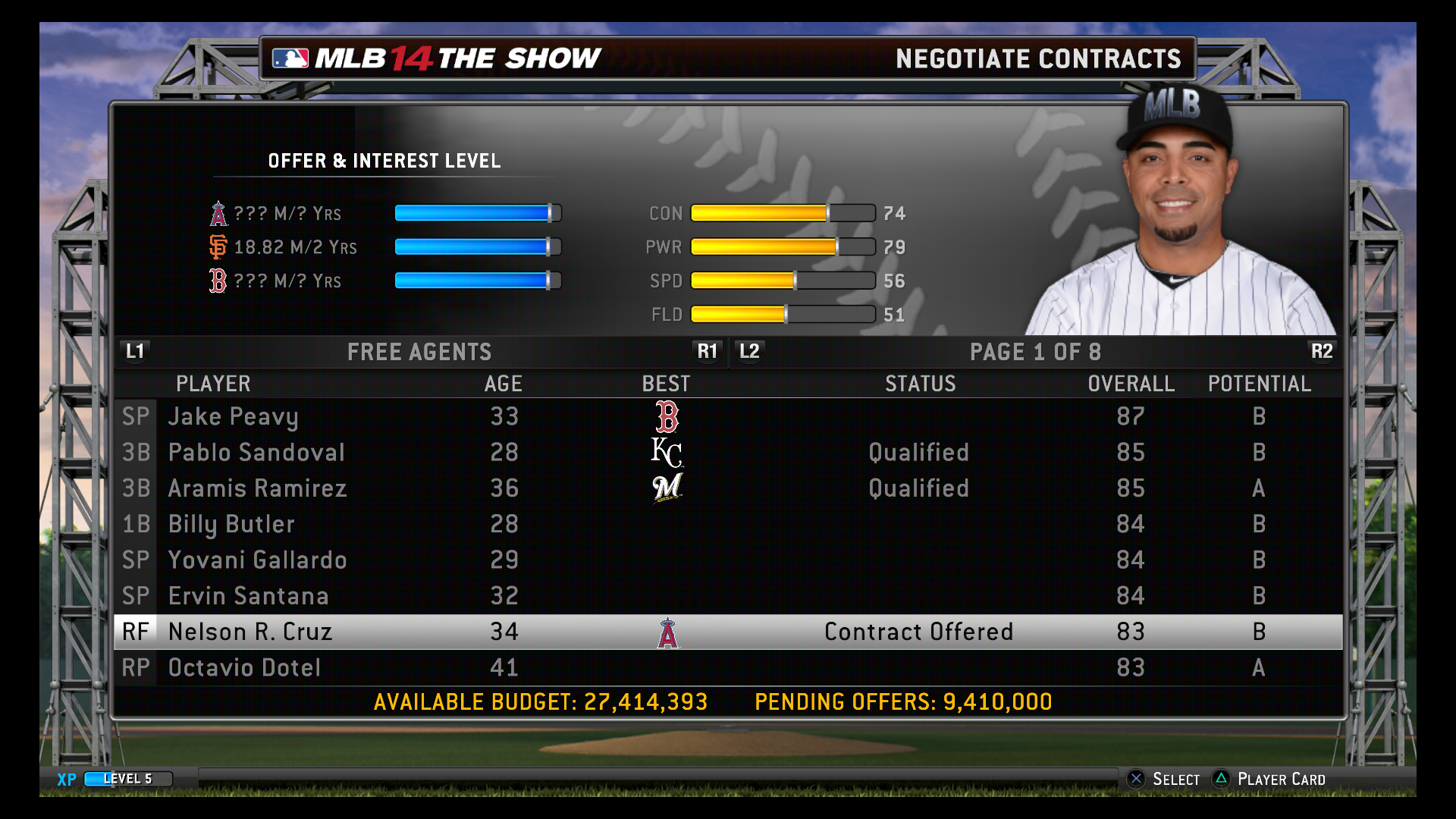Select Jake Peavy in the free agents list
This screenshot has height=819, width=1456.
234,416
